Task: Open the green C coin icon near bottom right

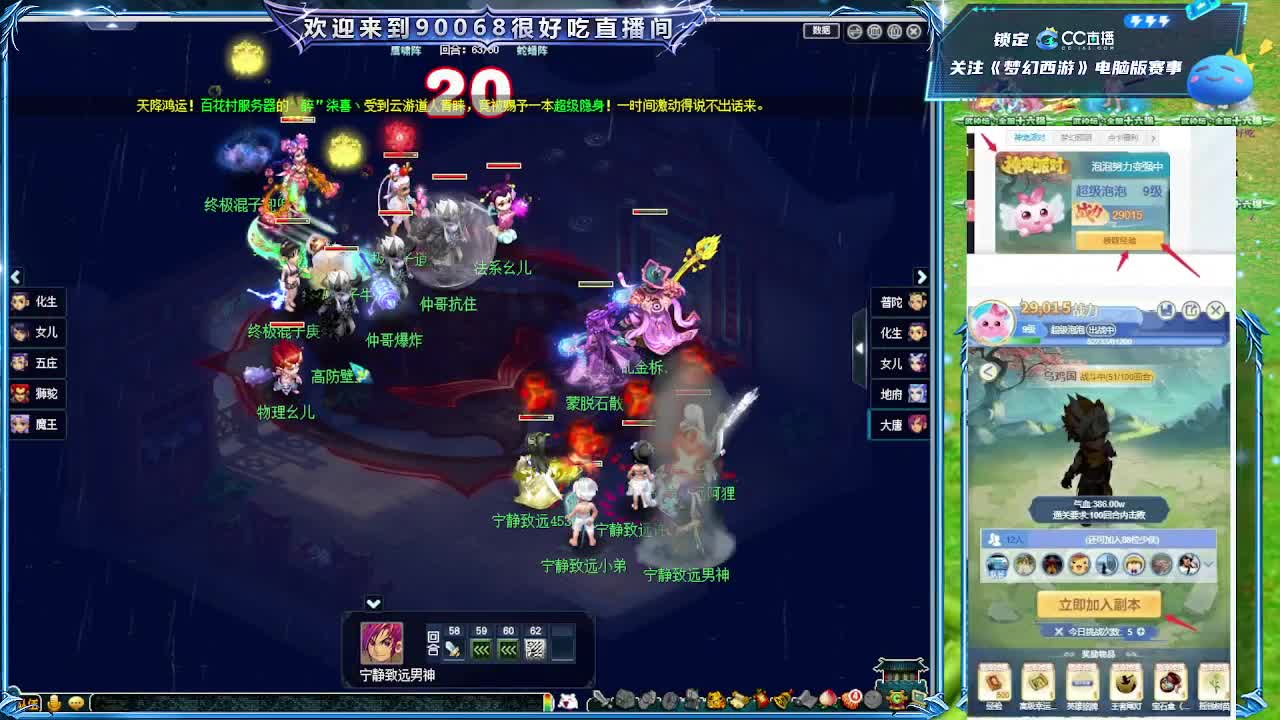Action: 894,698
